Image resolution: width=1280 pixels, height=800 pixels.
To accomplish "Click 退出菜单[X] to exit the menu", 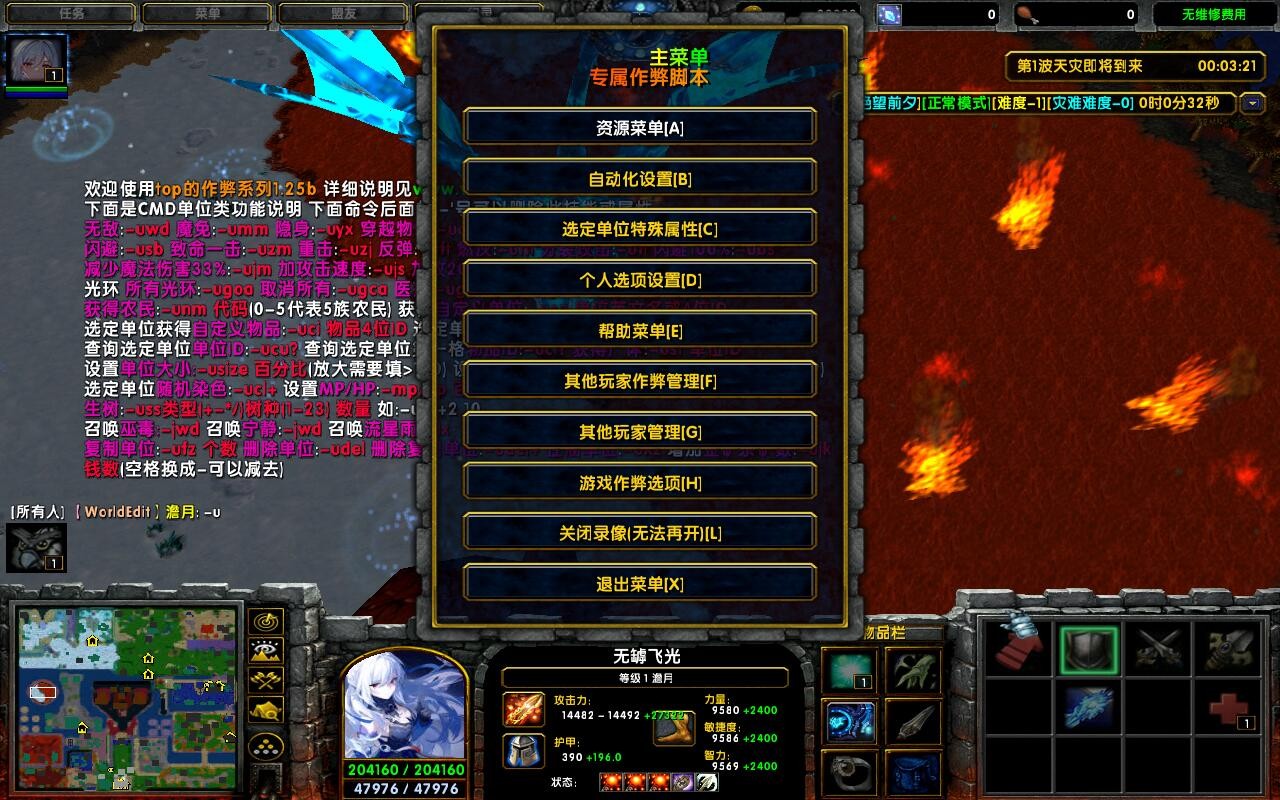I will point(639,583).
